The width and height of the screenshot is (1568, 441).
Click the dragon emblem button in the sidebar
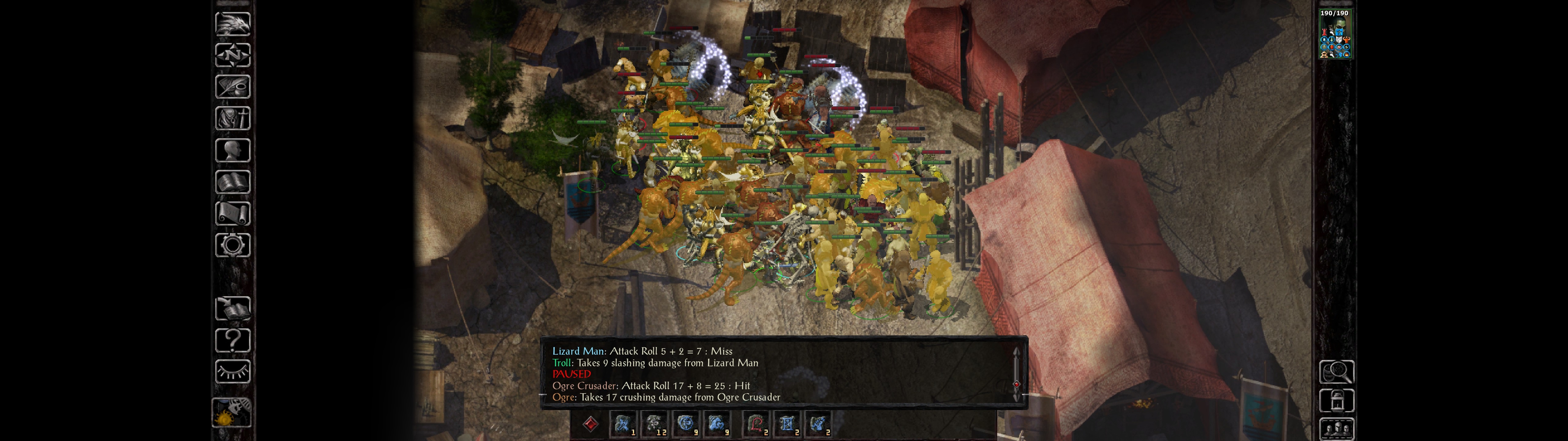(232, 24)
